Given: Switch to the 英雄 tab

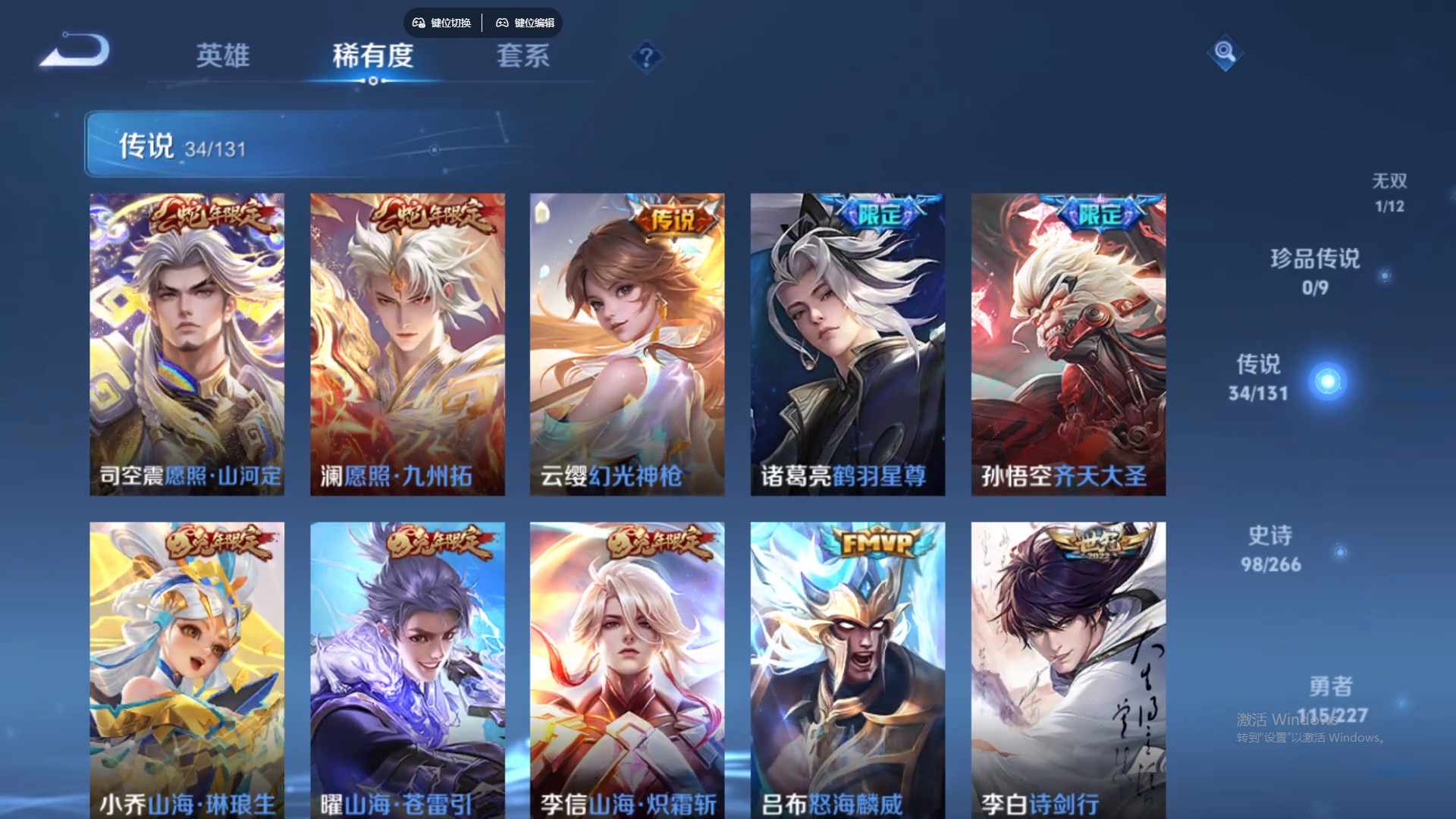Looking at the screenshot, I should pyautogui.click(x=222, y=57).
